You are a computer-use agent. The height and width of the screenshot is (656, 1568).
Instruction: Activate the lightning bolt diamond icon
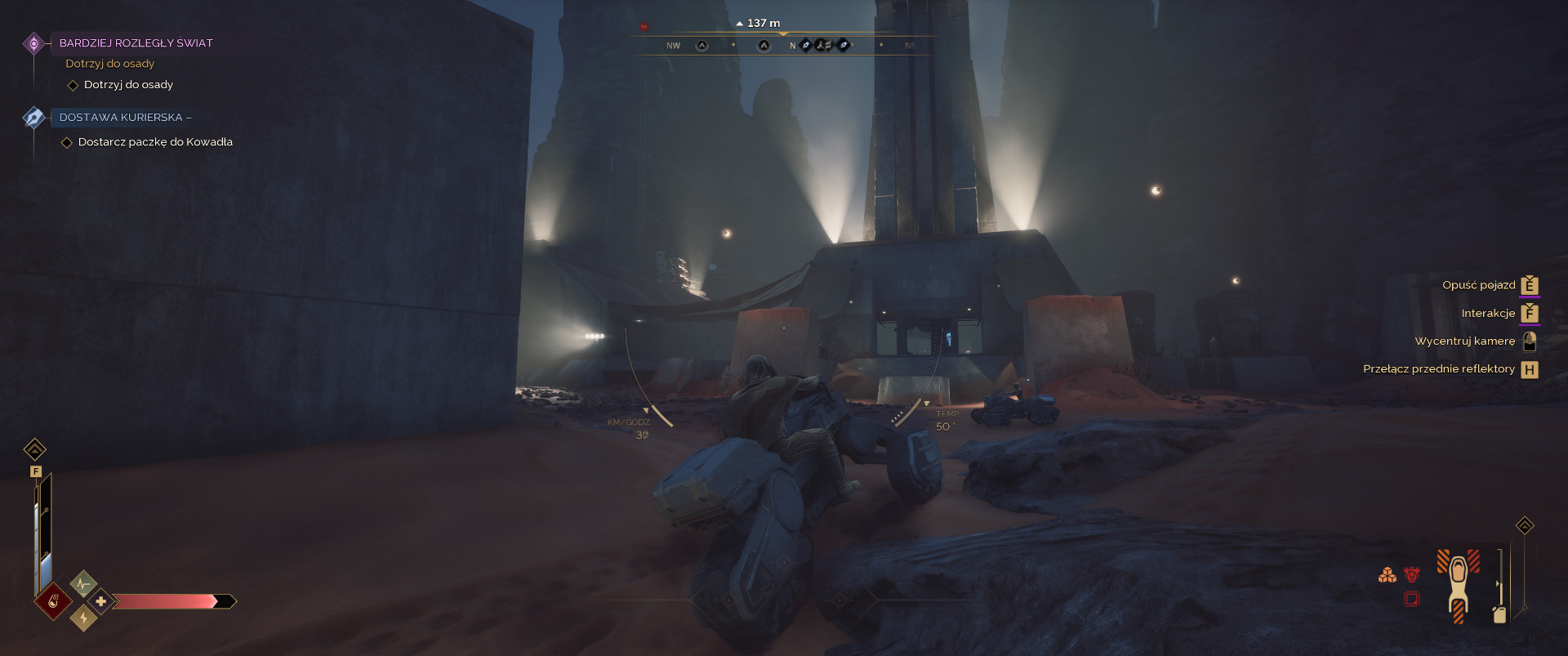coord(83,618)
